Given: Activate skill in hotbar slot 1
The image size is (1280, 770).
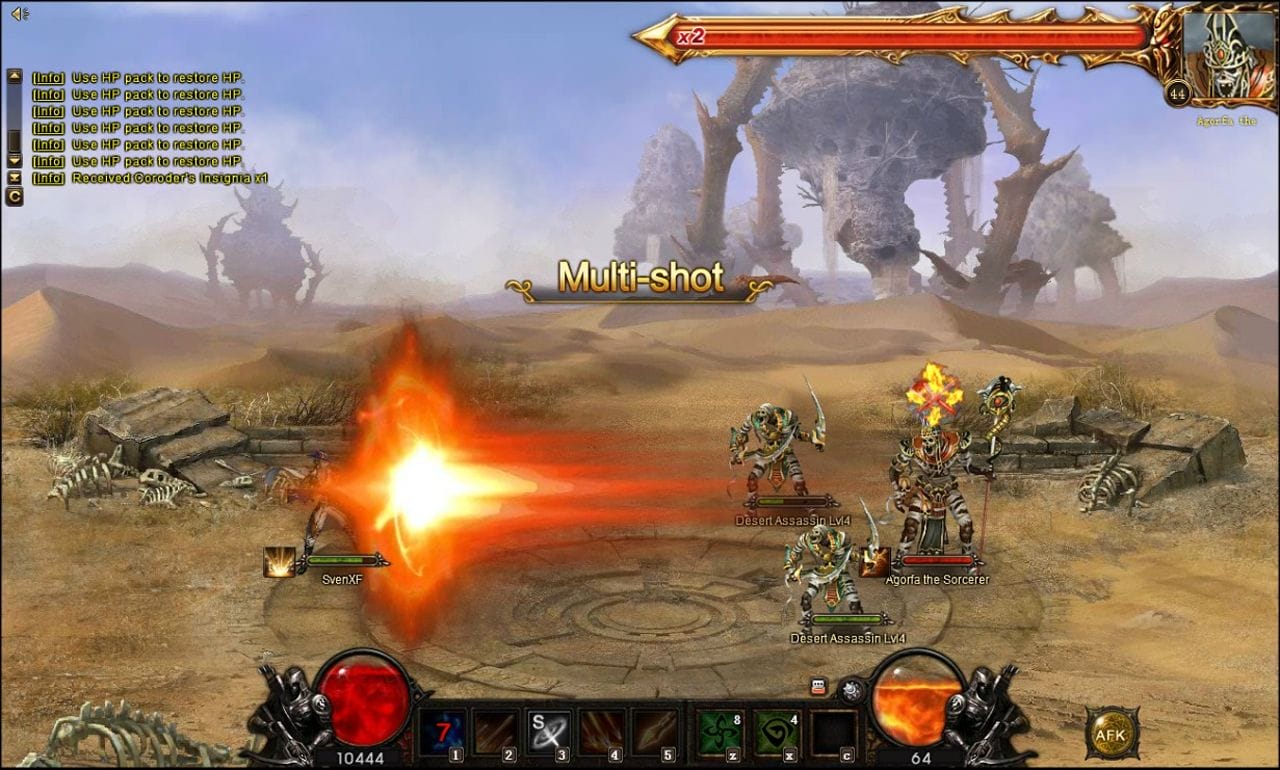Looking at the screenshot, I should click(x=441, y=733).
